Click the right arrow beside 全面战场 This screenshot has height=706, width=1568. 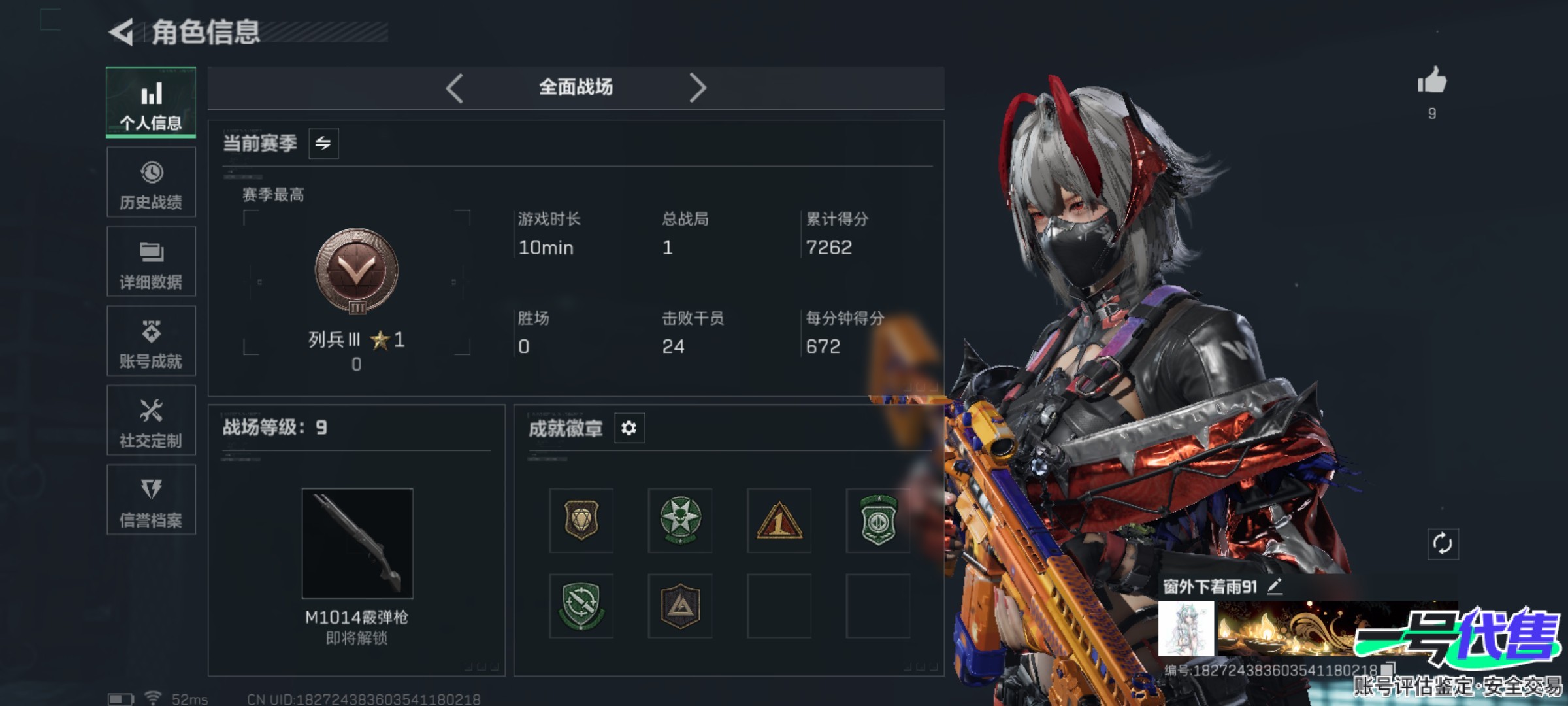[697, 88]
